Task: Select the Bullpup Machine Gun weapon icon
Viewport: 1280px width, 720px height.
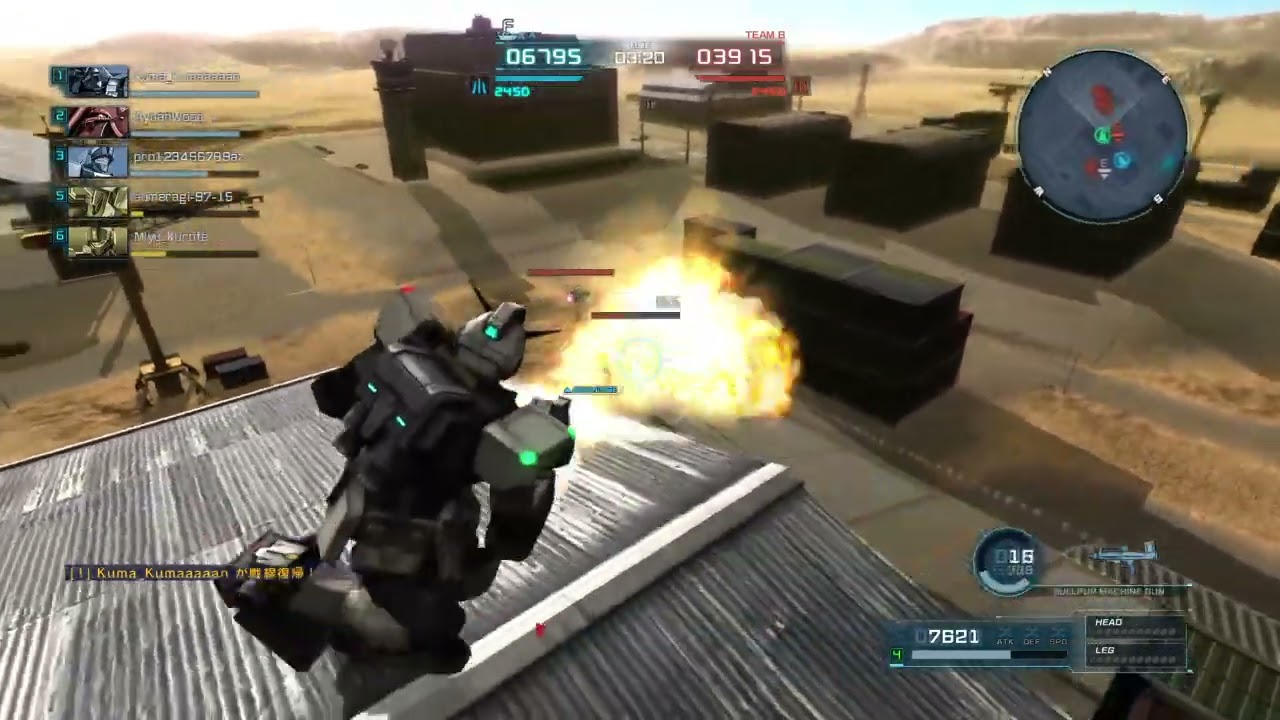Action: (1123, 558)
